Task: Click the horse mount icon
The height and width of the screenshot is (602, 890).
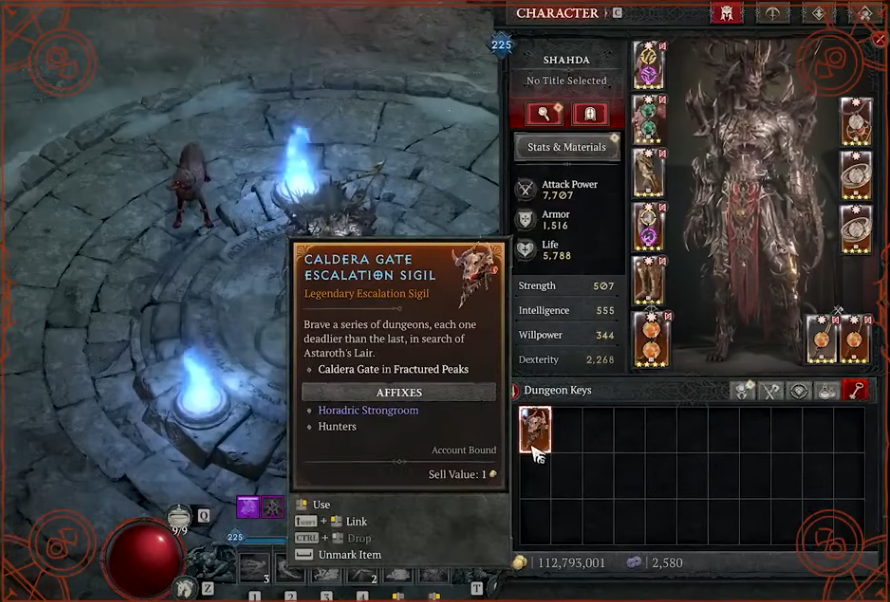Action: point(184,588)
